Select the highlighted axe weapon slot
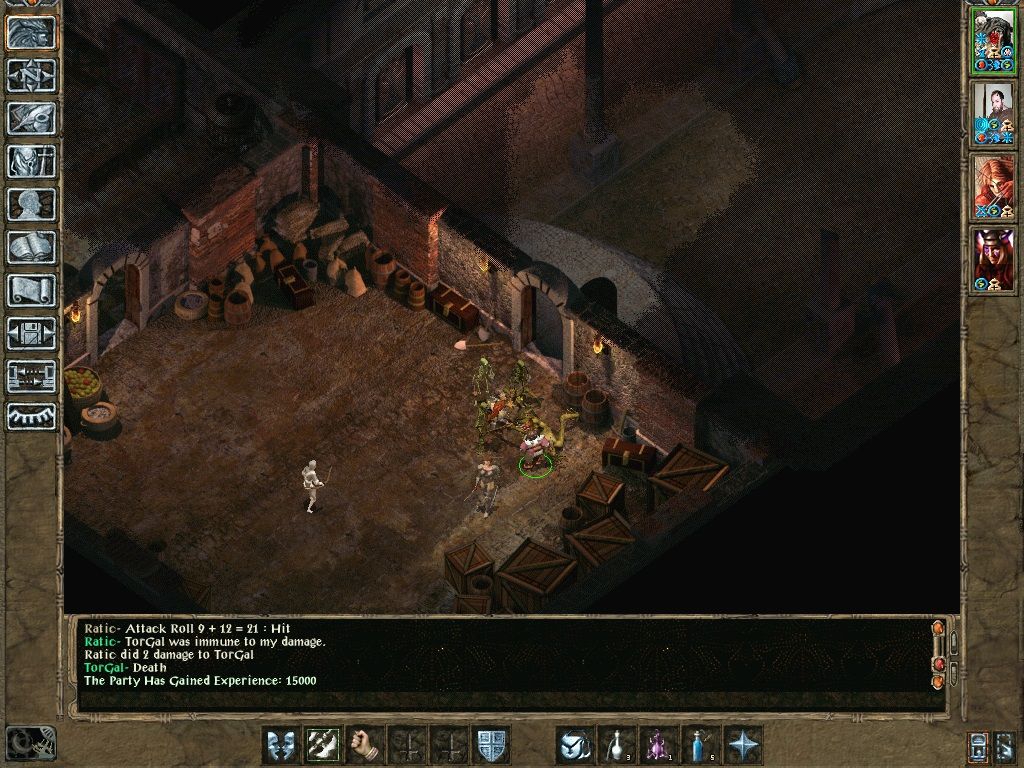Screen dimensions: 1024x768 322,745
